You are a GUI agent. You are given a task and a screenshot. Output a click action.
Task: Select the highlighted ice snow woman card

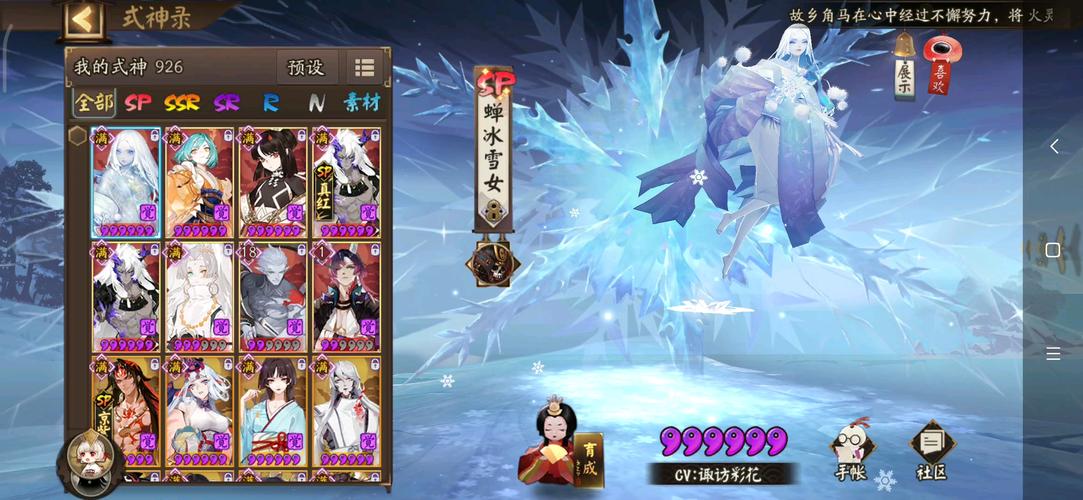125,182
